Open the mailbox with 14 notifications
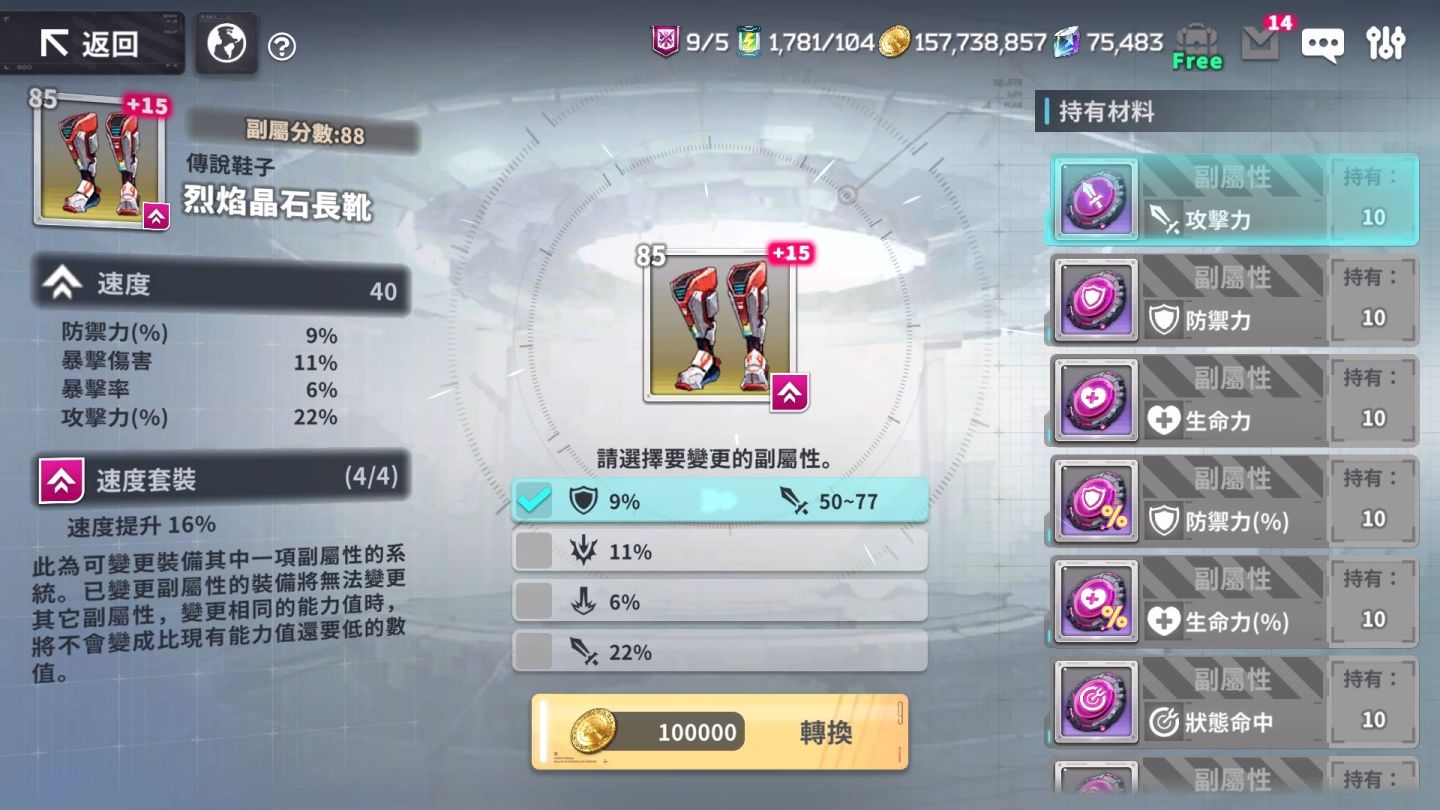 1260,44
